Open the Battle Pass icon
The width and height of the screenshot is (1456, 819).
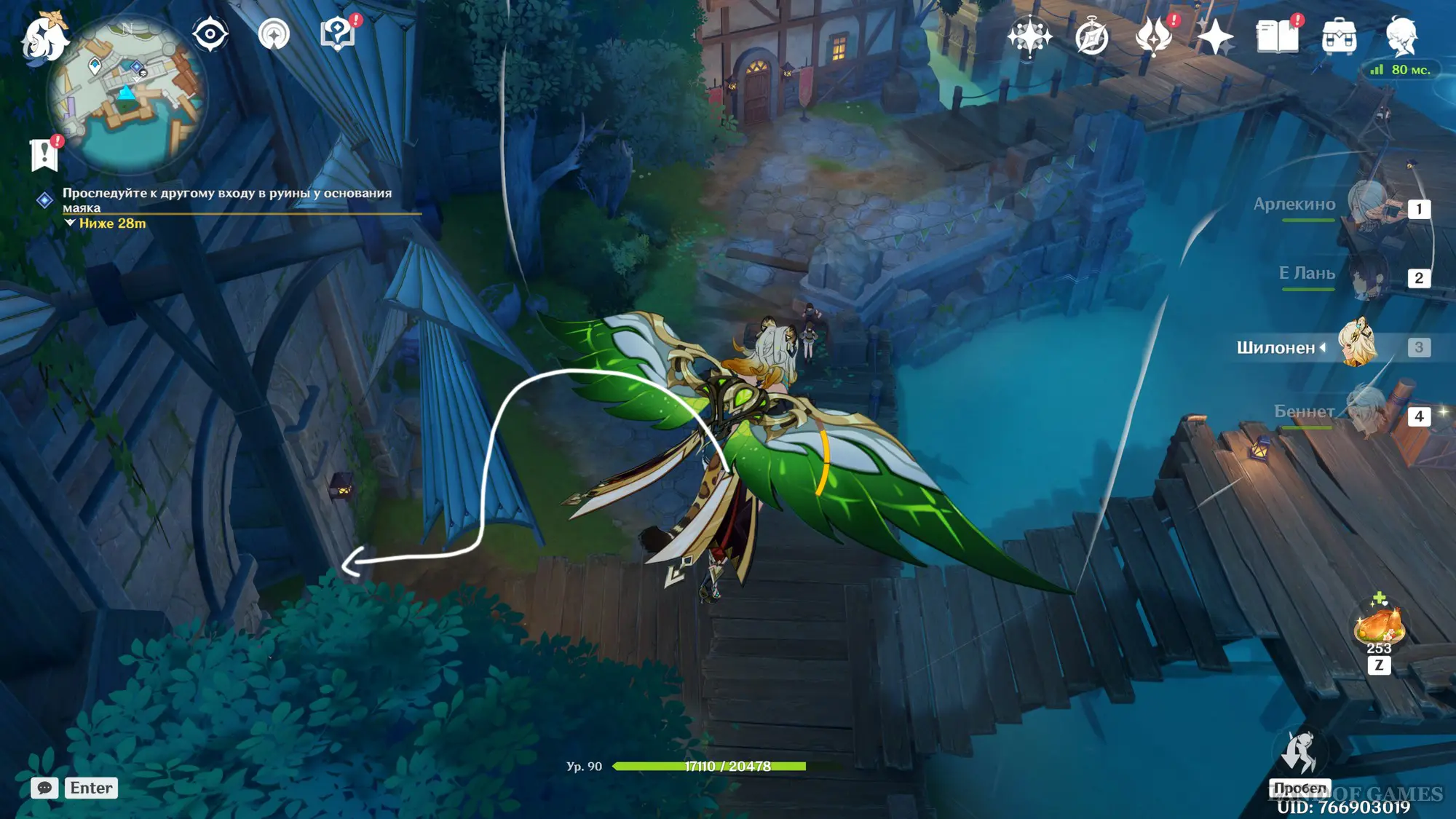(x=1154, y=36)
